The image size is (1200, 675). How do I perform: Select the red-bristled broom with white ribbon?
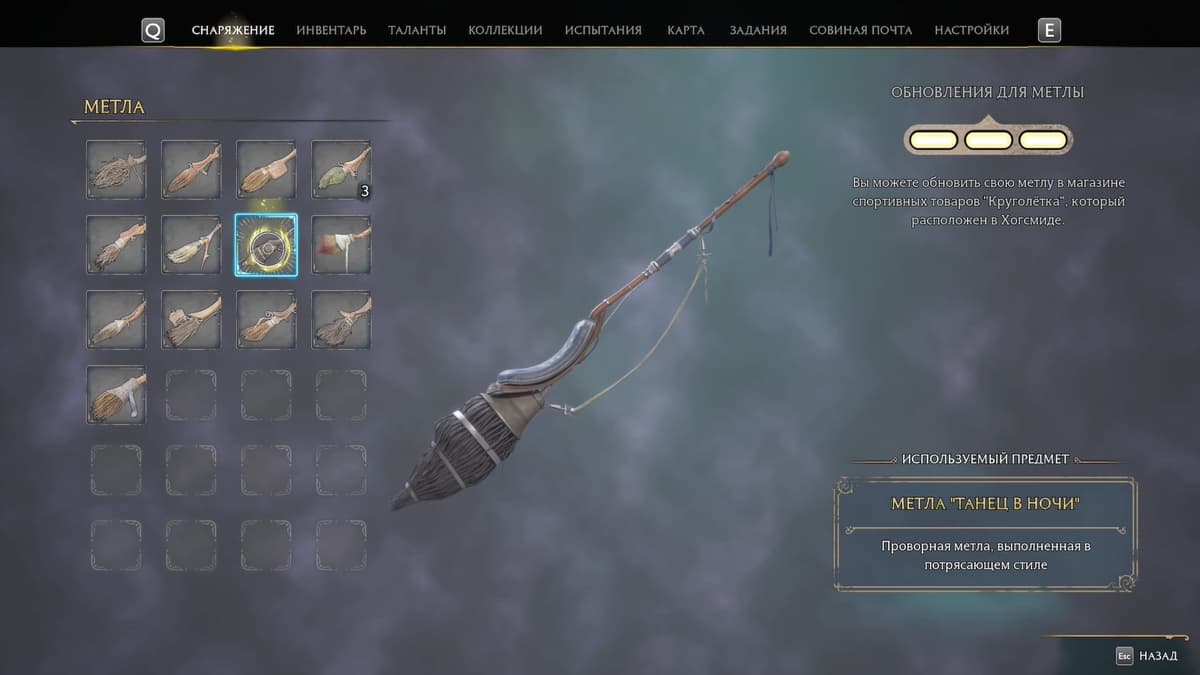pyautogui.click(x=341, y=245)
